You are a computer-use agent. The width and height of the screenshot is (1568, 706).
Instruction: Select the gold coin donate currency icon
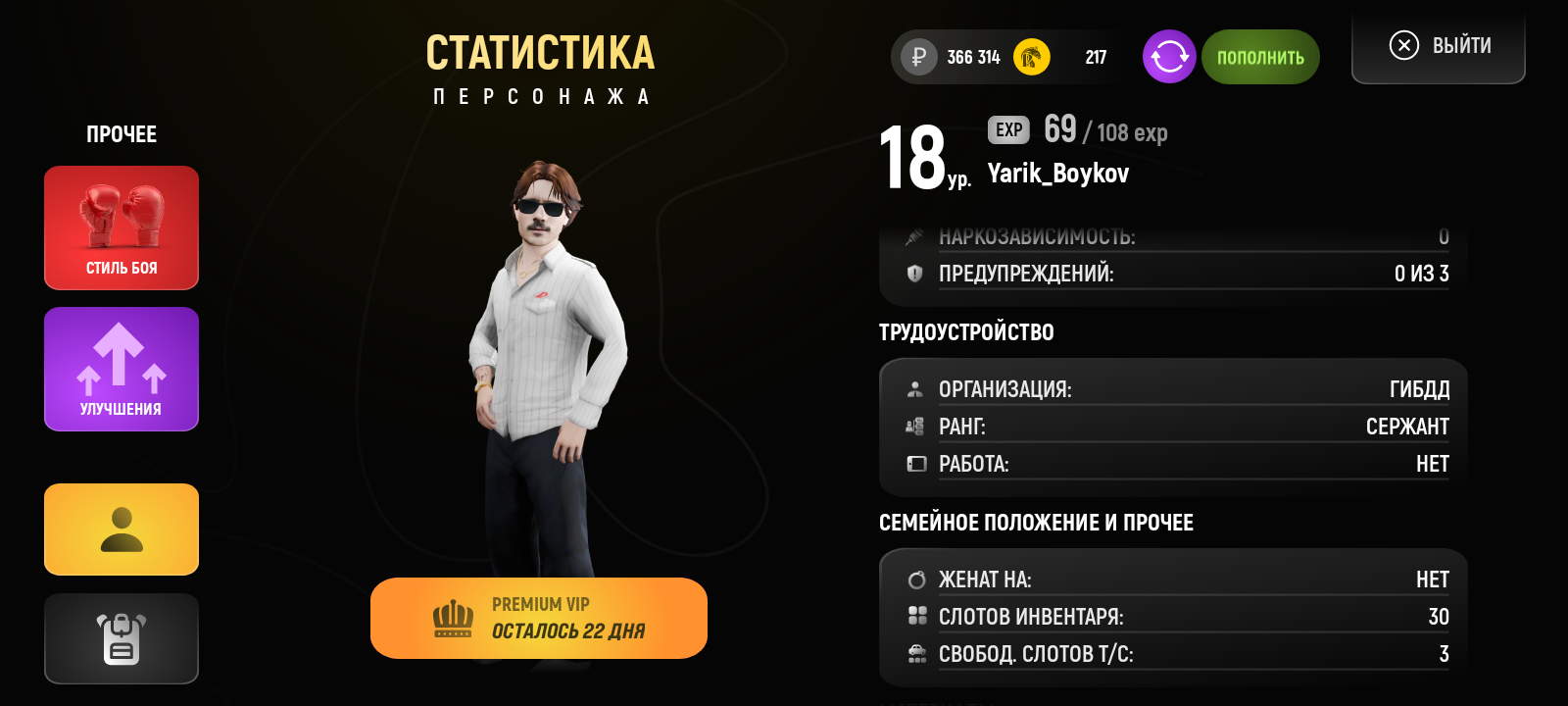click(1032, 57)
